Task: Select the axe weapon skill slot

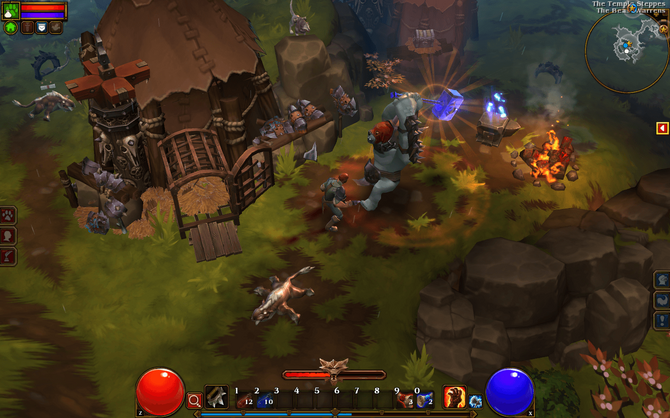Action: pyautogui.click(x=216, y=398)
